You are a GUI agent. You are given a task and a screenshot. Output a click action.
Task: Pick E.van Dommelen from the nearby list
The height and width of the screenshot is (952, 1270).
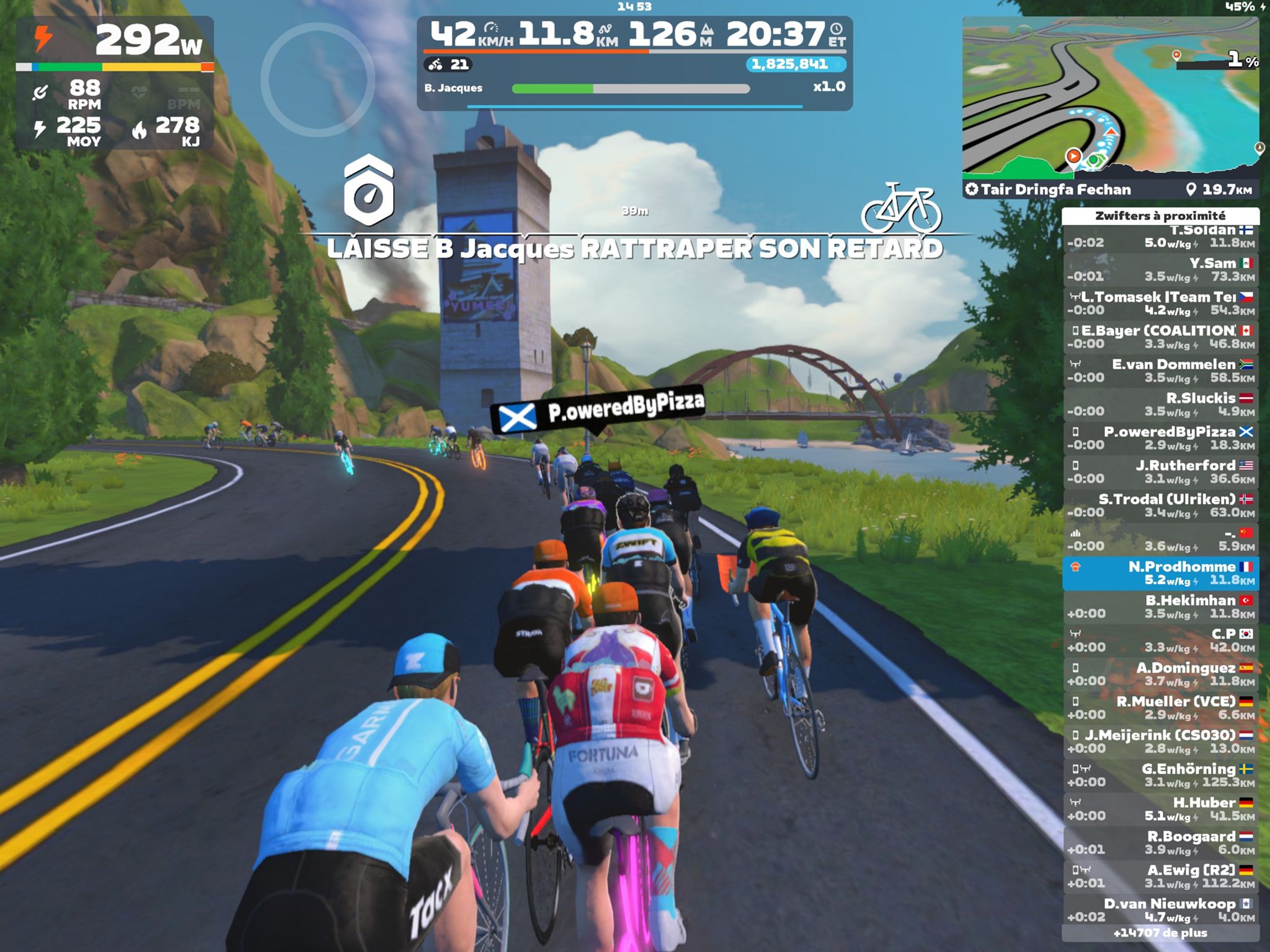point(1160,371)
